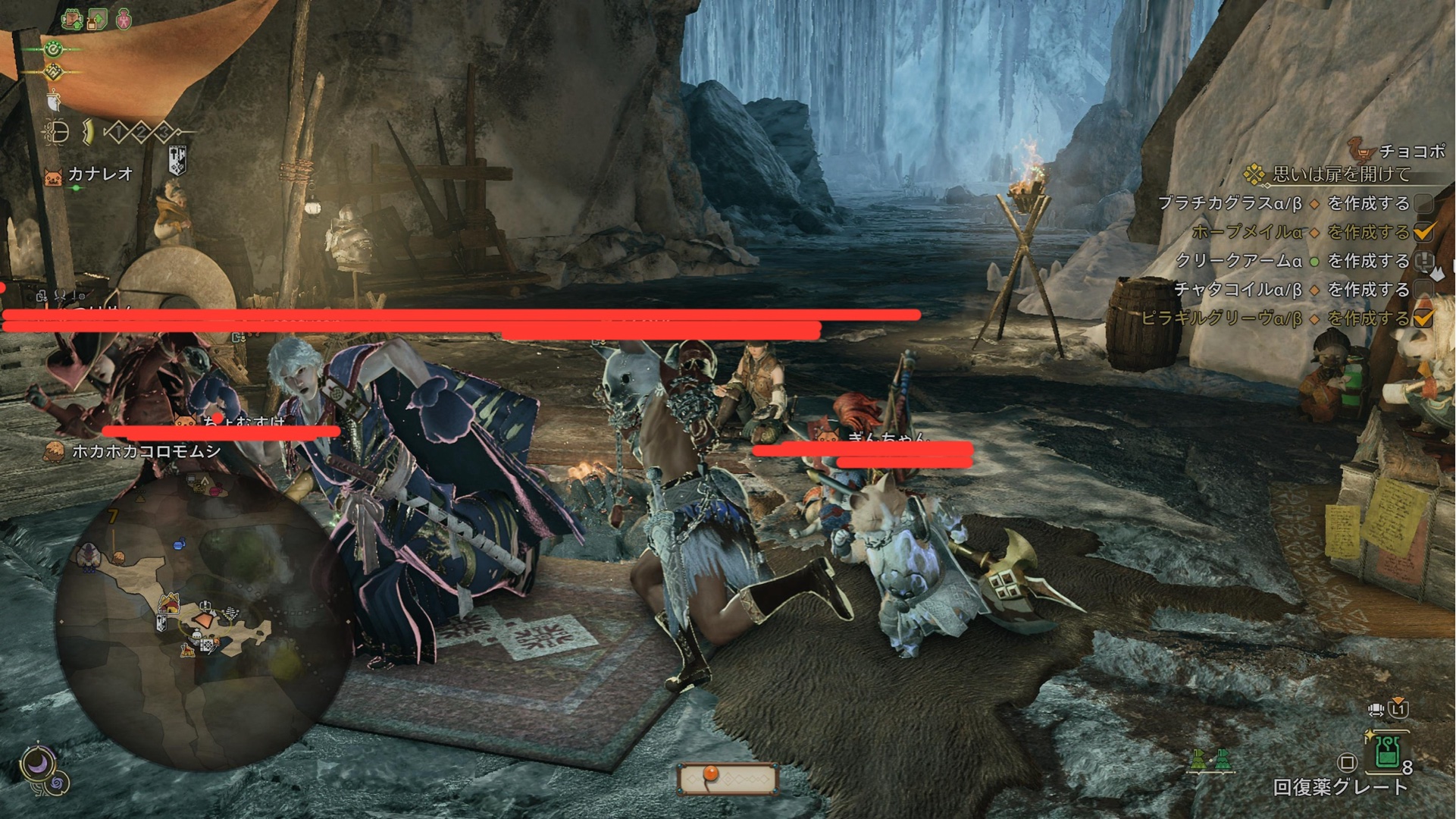This screenshot has height=819, width=1456.
Task: Click the orange-knob gauge at bottom center
Action: click(x=728, y=778)
